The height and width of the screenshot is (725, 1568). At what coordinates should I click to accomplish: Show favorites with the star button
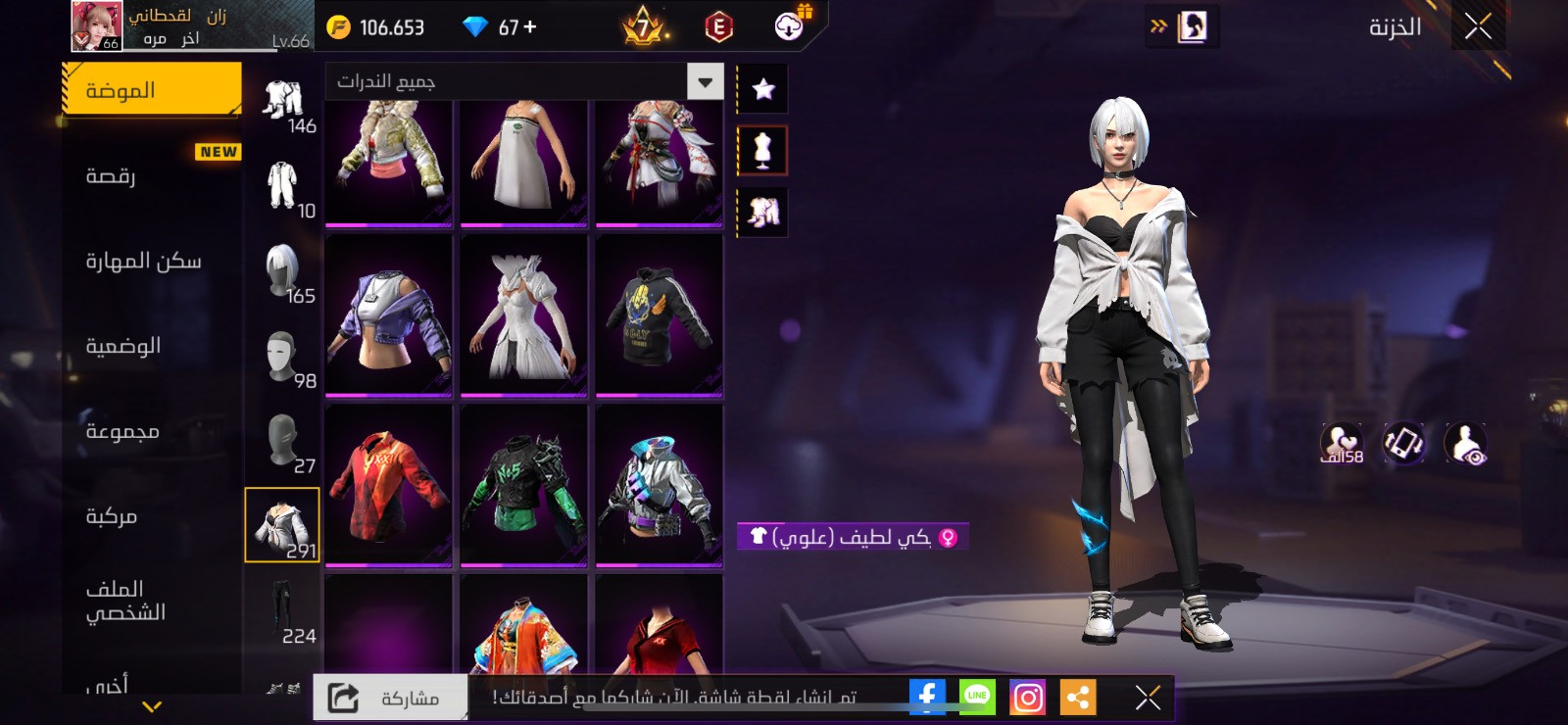762,89
